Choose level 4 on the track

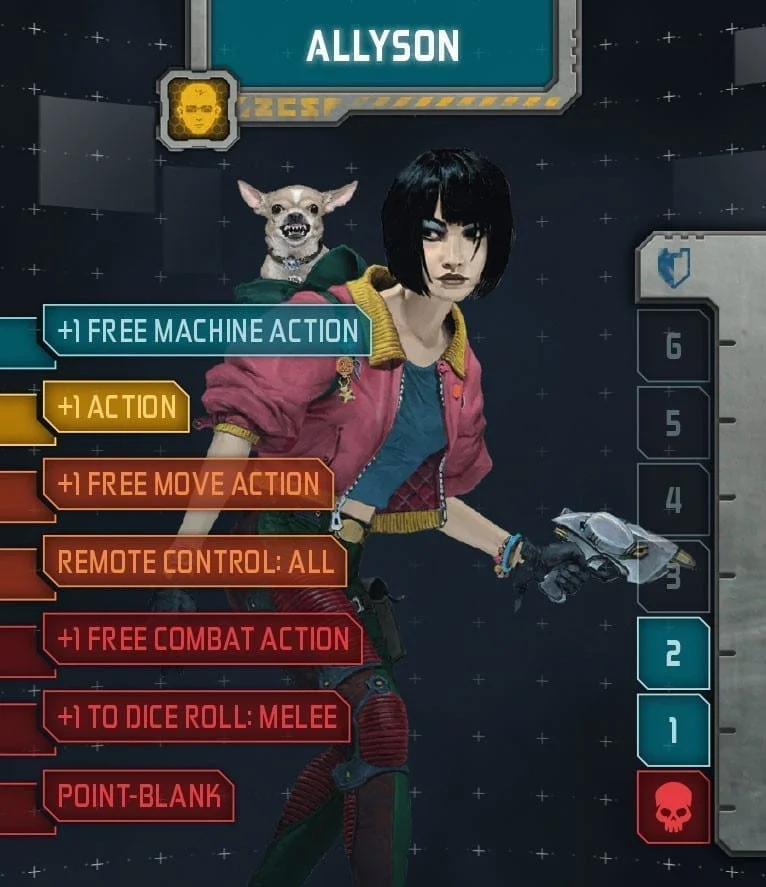click(x=673, y=500)
